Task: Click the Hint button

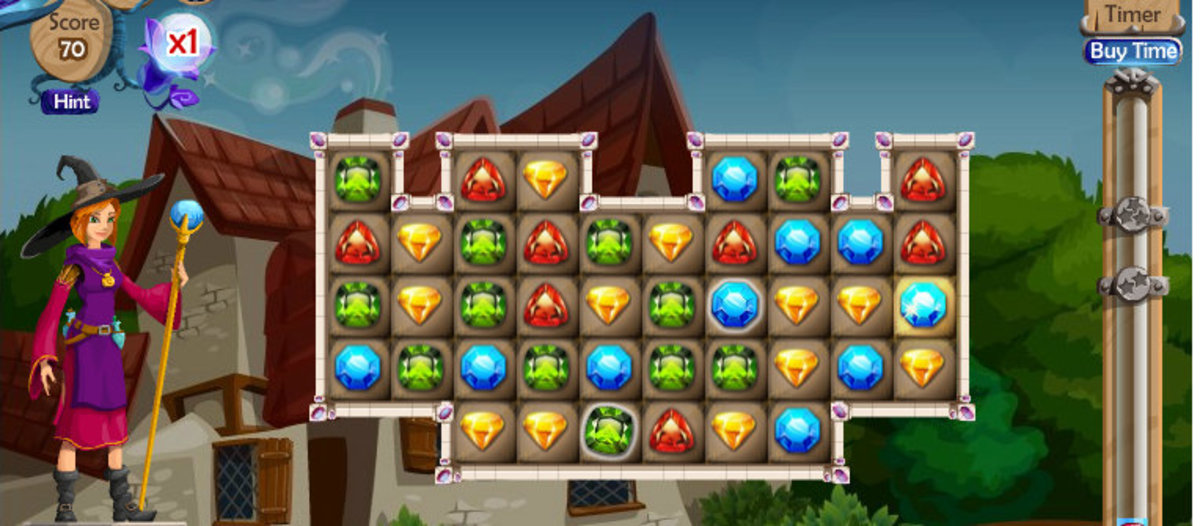Action: tap(71, 102)
